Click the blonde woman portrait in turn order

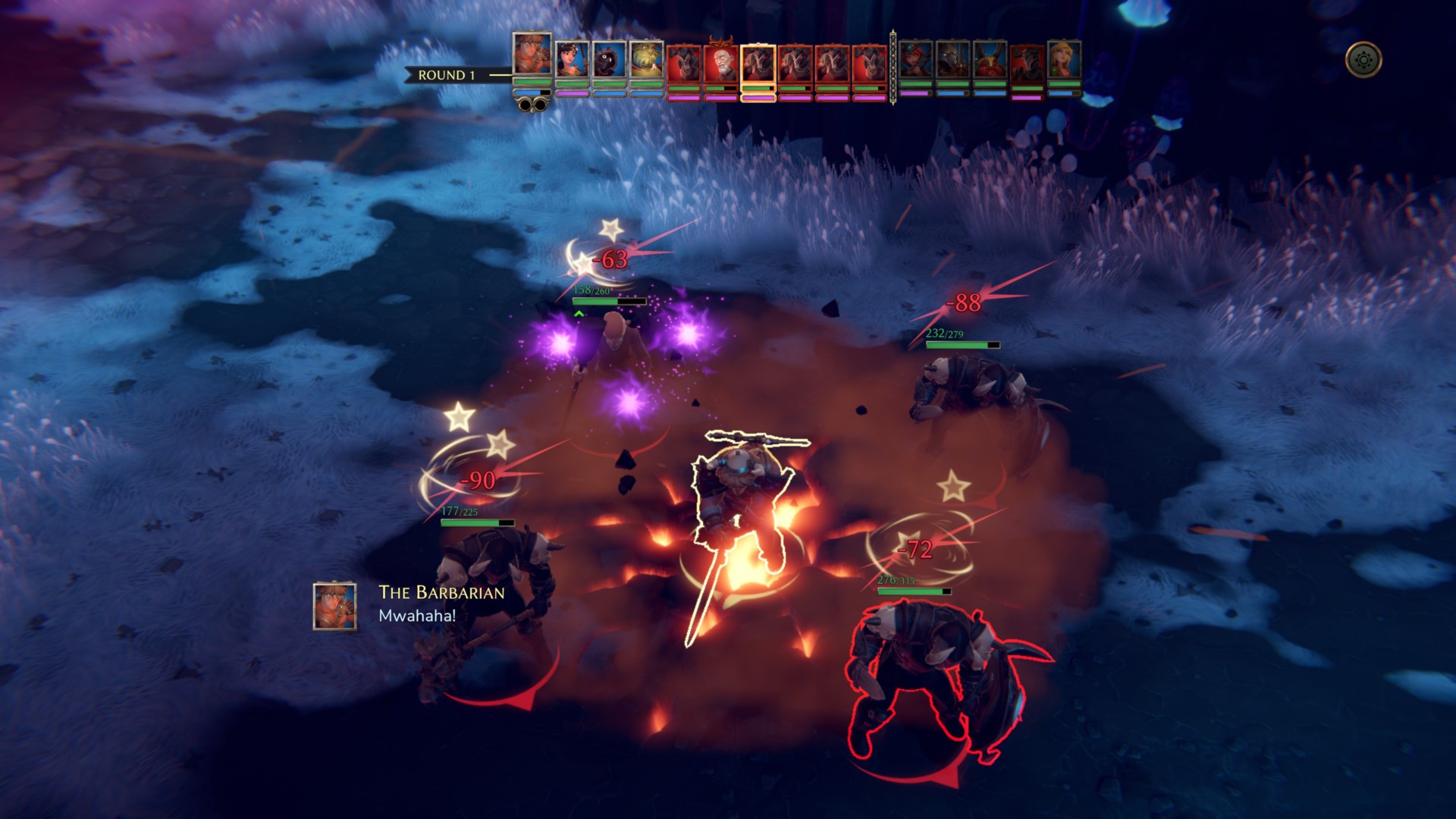(1064, 60)
